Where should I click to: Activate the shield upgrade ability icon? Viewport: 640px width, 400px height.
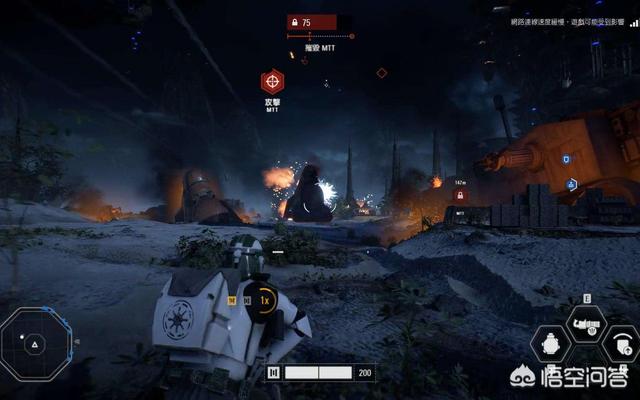621,345
